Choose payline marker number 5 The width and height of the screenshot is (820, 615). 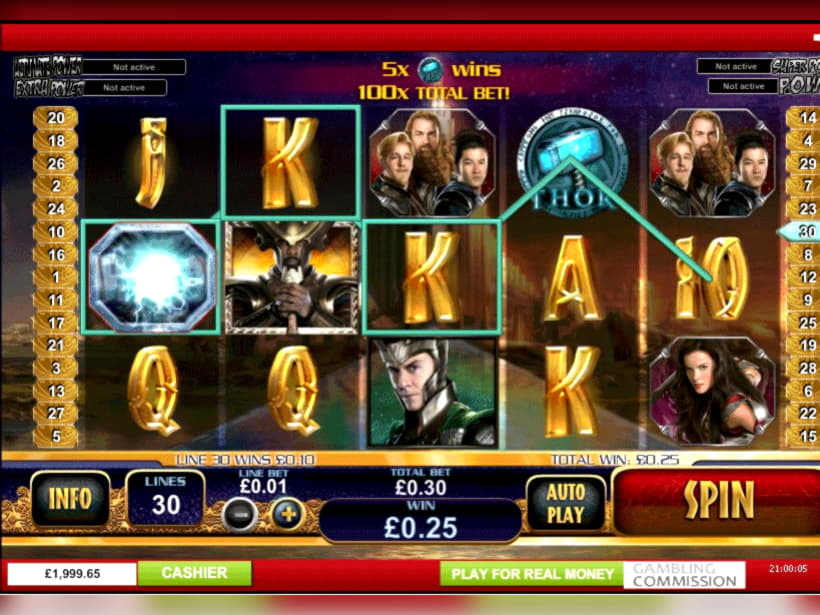tap(56, 436)
